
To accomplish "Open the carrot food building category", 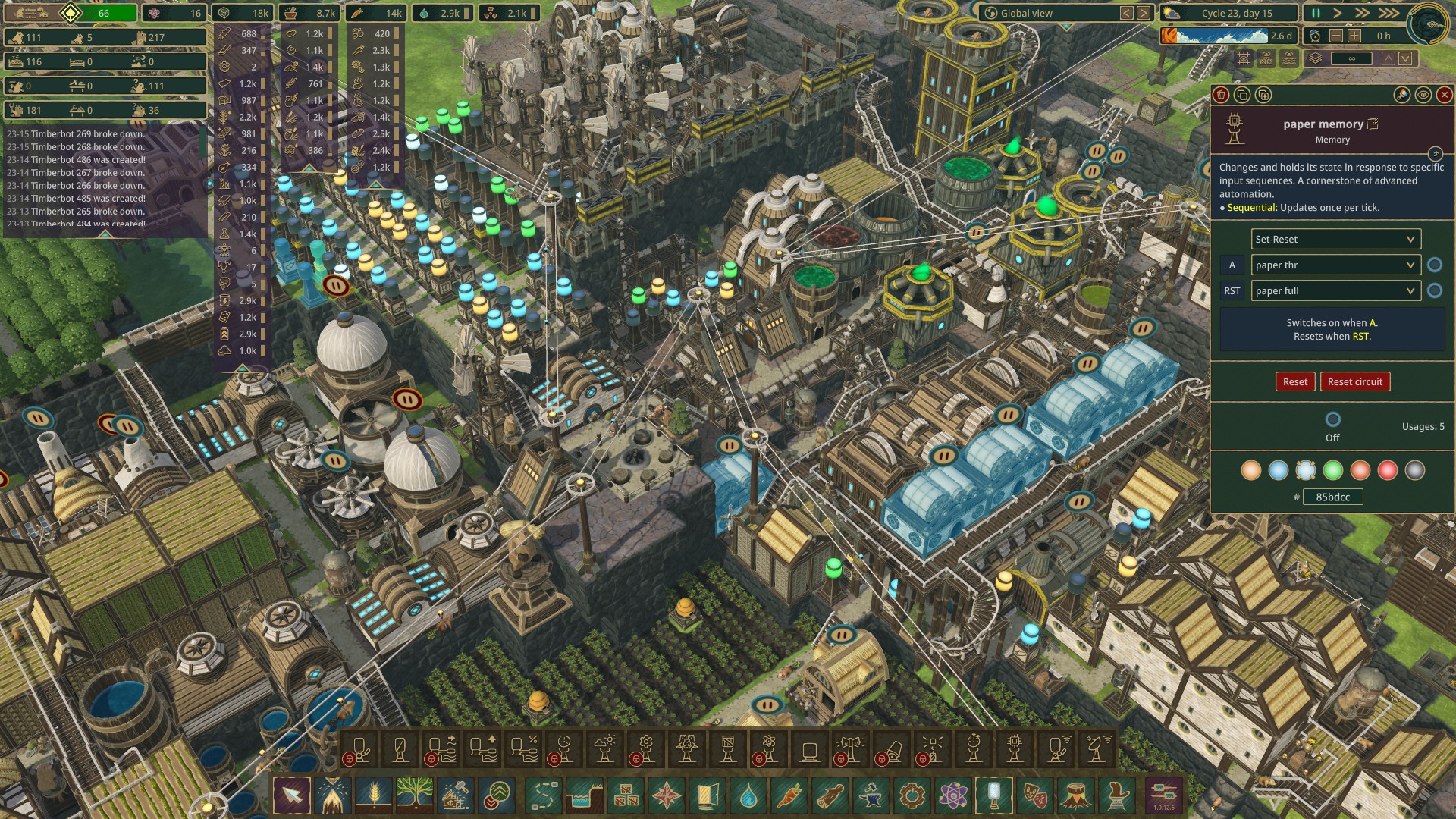I will tap(789, 795).
